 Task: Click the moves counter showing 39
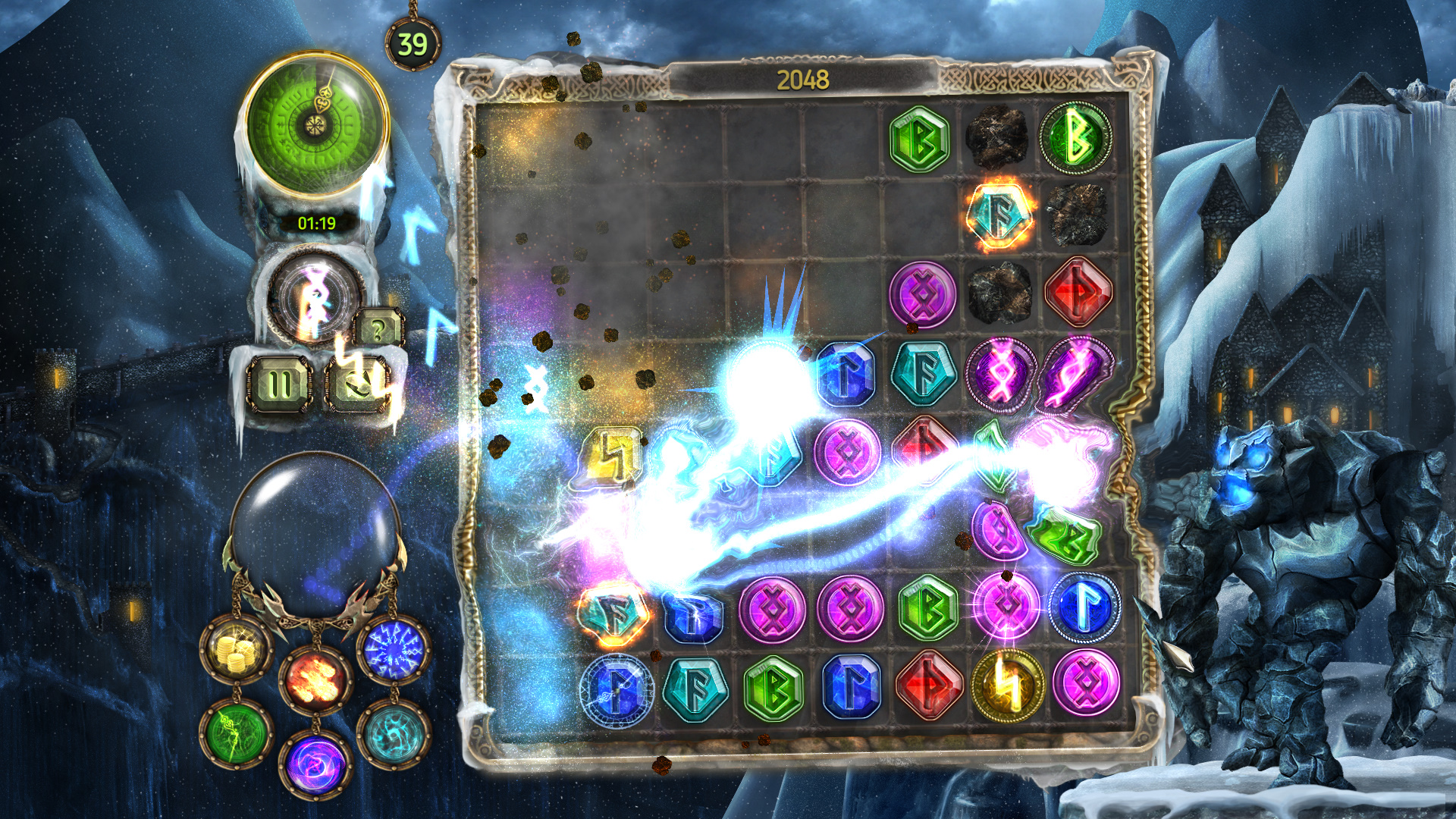412,43
